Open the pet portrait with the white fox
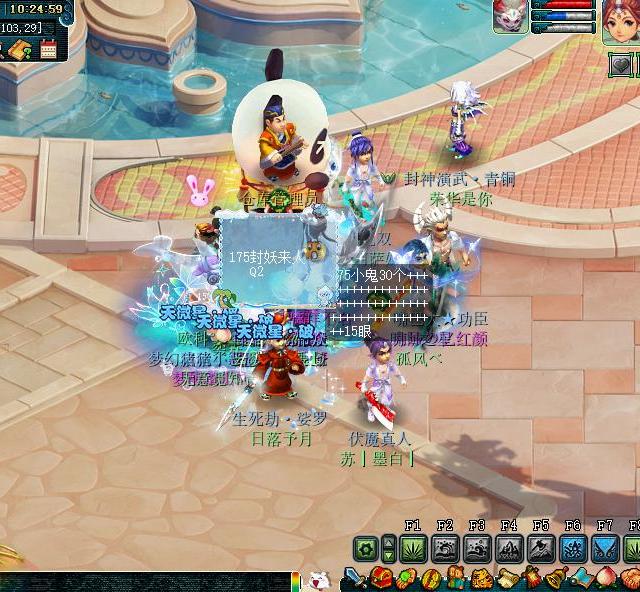 (x=510, y=16)
